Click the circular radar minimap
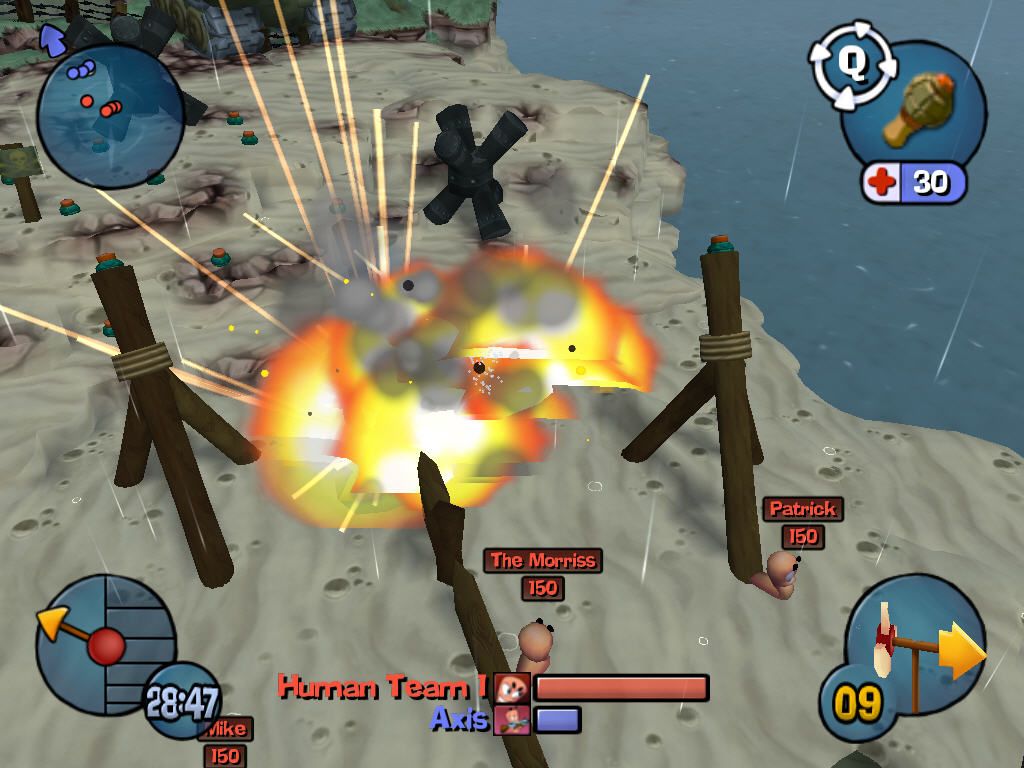 point(109,115)
